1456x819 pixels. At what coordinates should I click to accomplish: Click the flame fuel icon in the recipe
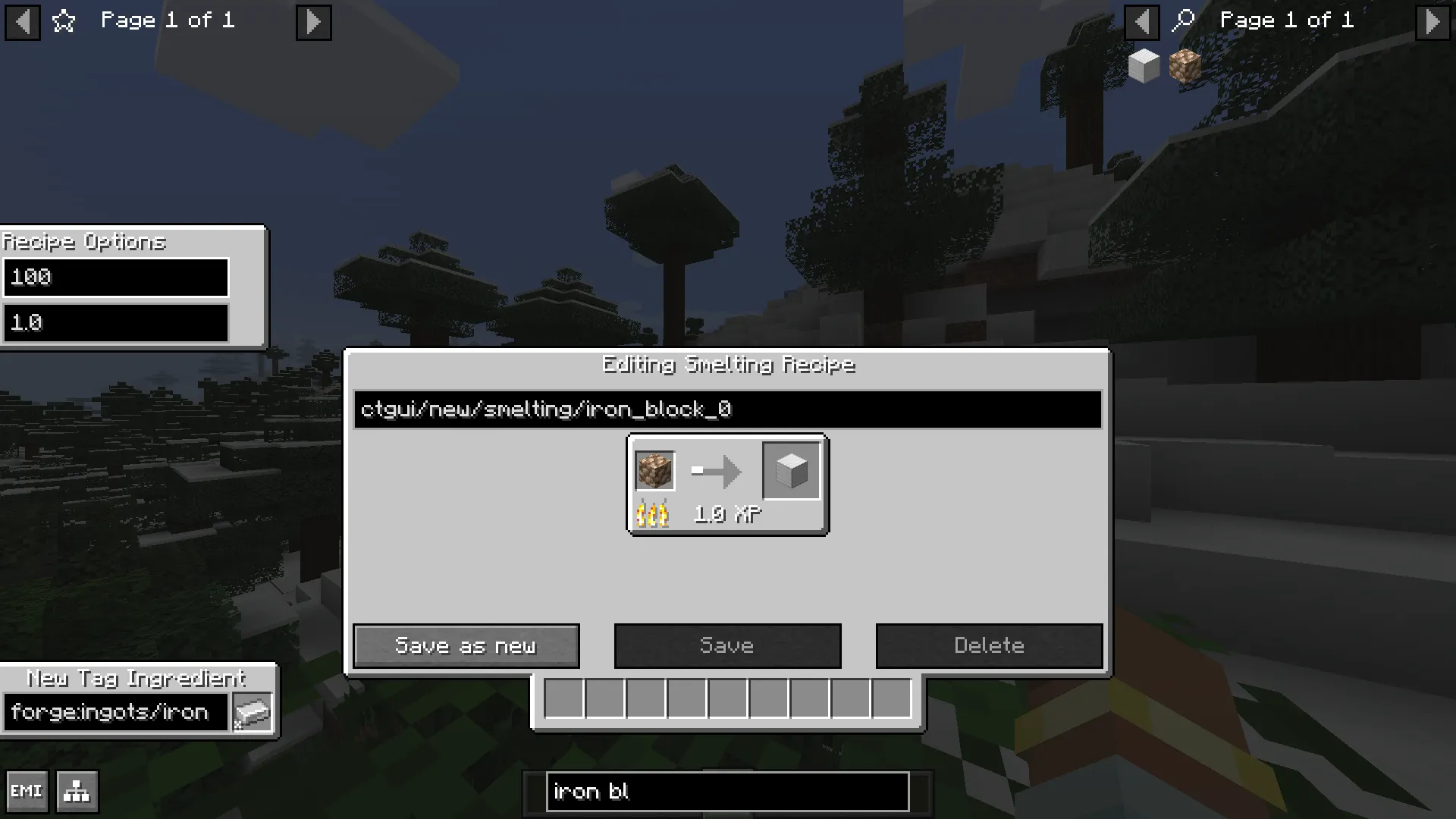[653, 514]
